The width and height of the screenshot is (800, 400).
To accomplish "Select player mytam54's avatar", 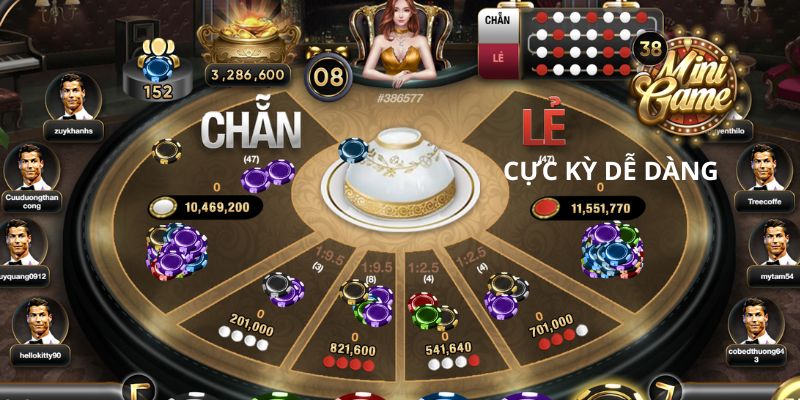I will click(776, 243).
